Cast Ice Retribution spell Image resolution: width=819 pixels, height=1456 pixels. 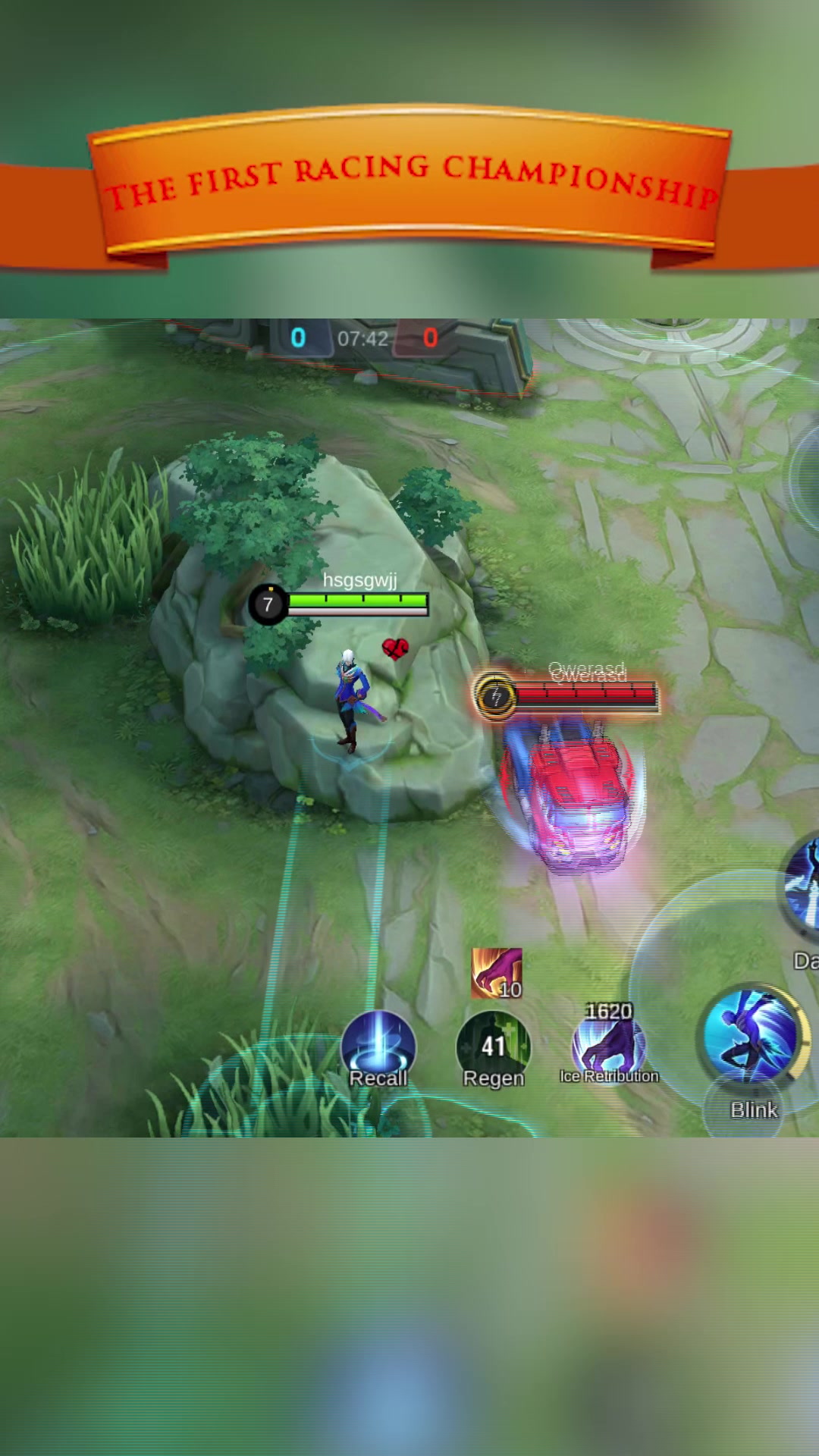coord(609,1045)
